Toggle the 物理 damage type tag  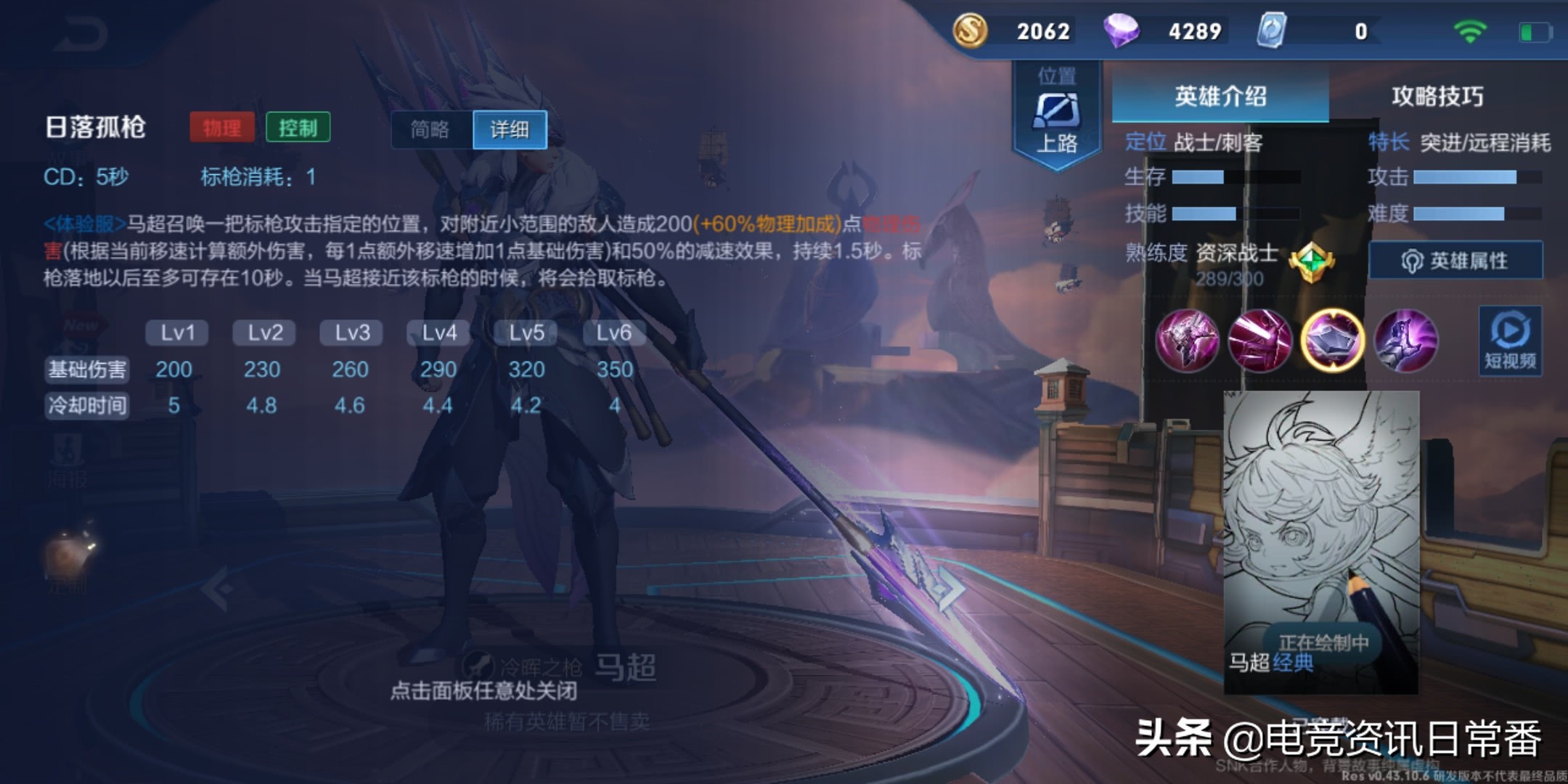pyautogui.click(x=222, y=126)
